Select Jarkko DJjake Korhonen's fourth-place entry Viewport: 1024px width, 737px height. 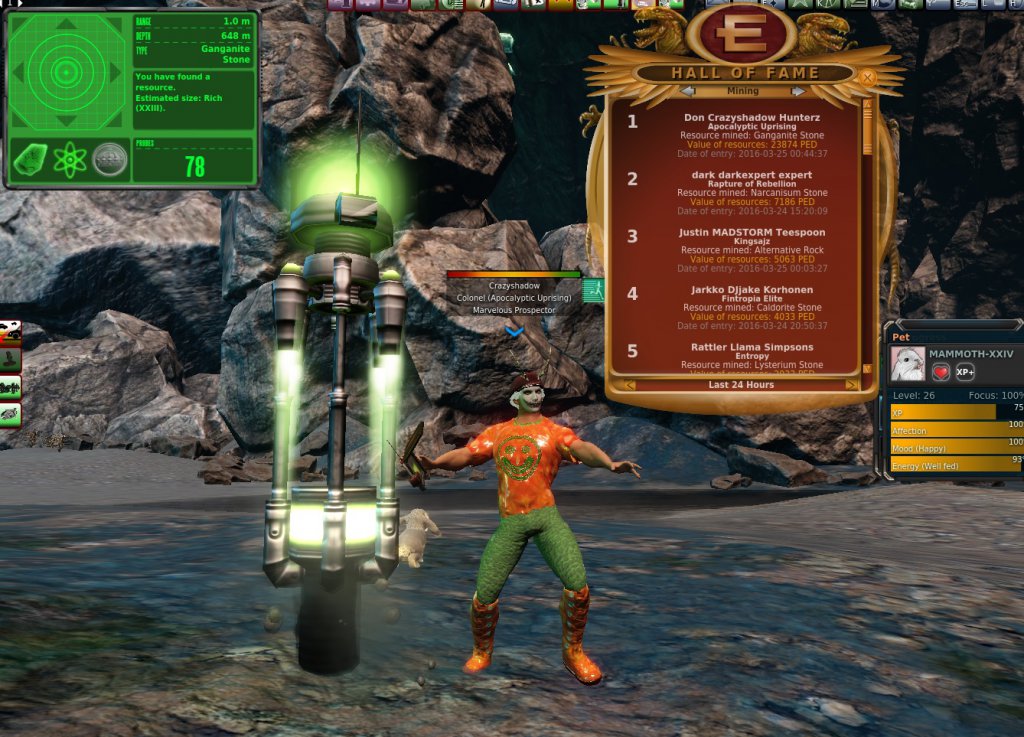coord(743,307)
